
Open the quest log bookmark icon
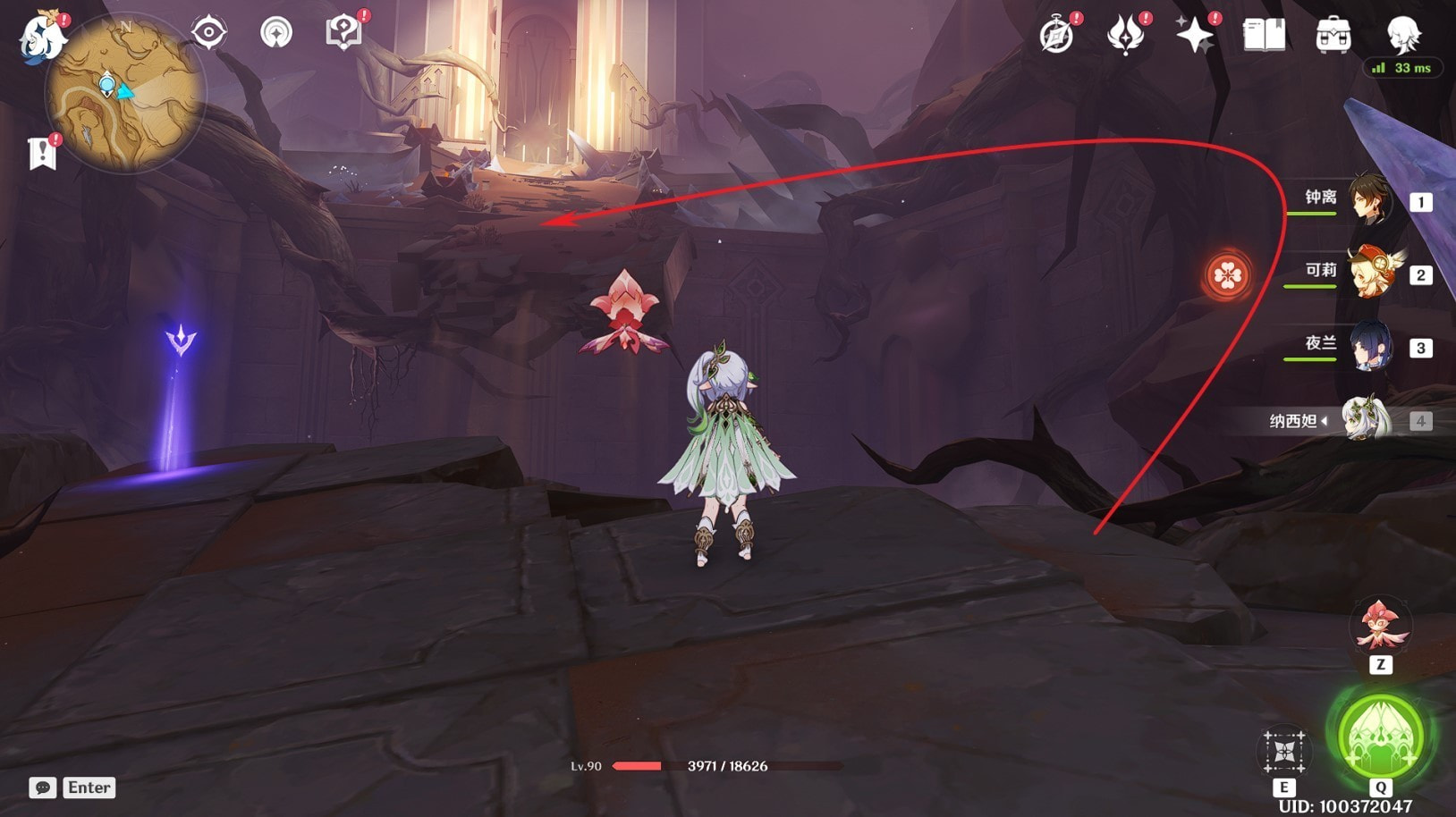tap(42, 153)
